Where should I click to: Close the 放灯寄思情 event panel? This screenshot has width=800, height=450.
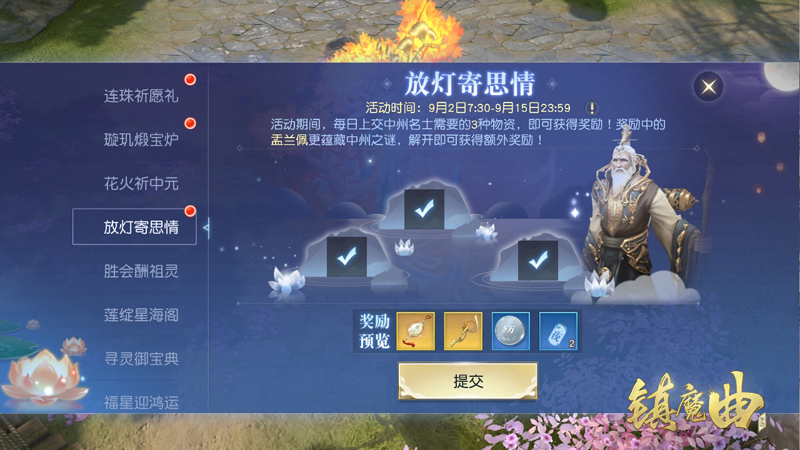coord(709,87)
